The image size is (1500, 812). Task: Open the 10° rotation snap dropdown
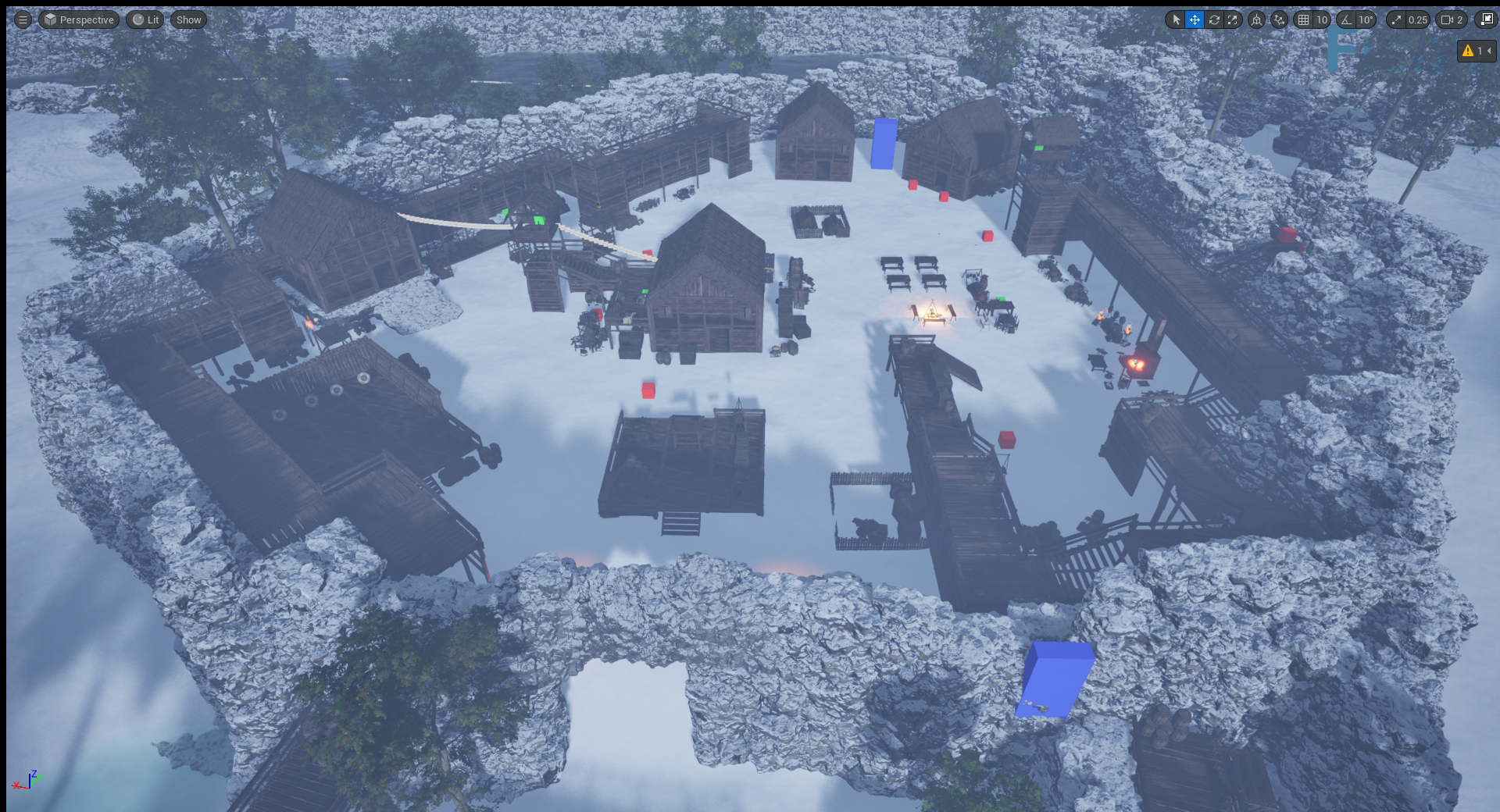tap(1365, 20)
